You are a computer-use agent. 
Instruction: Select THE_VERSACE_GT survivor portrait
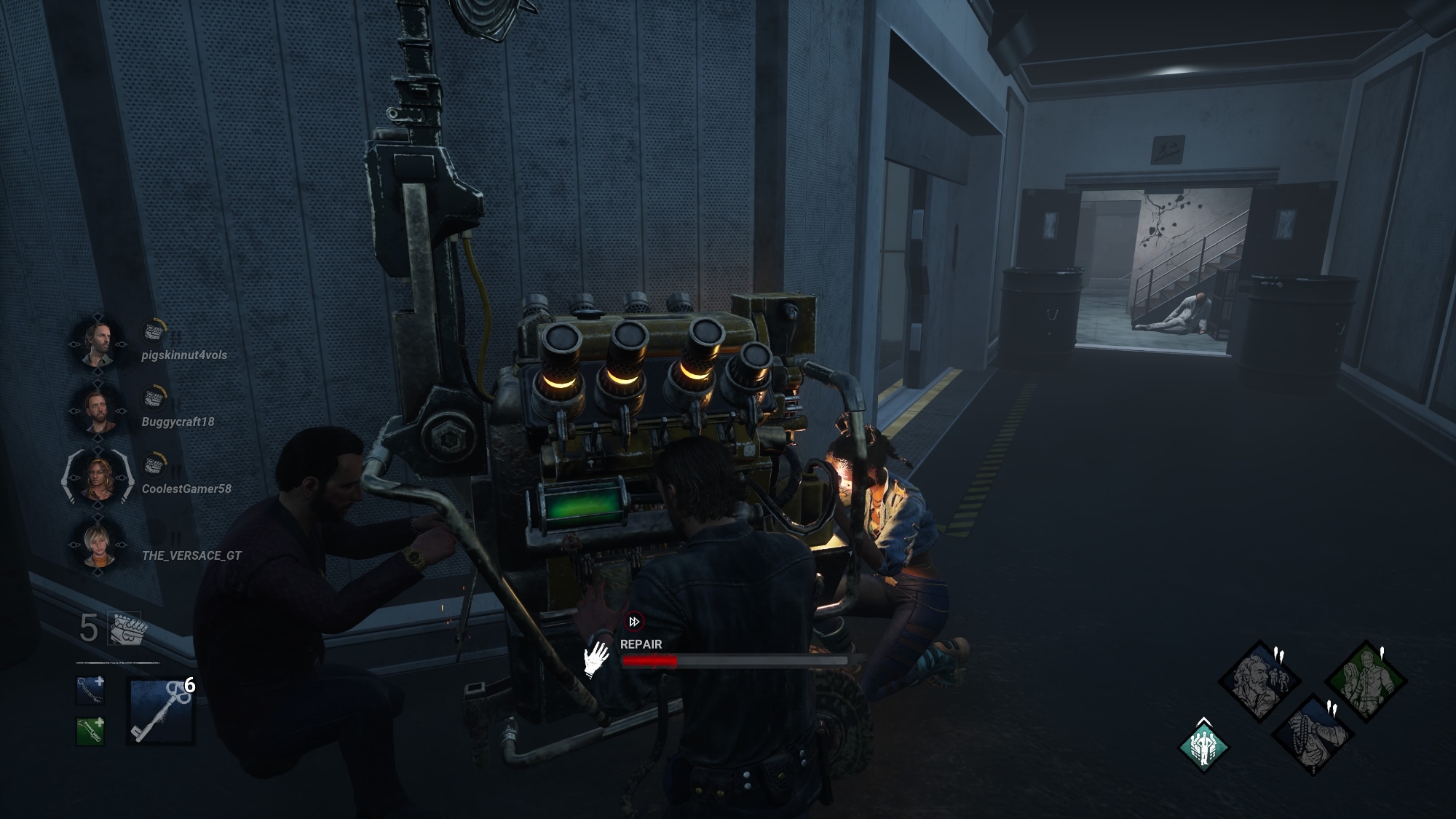(98, 544)
